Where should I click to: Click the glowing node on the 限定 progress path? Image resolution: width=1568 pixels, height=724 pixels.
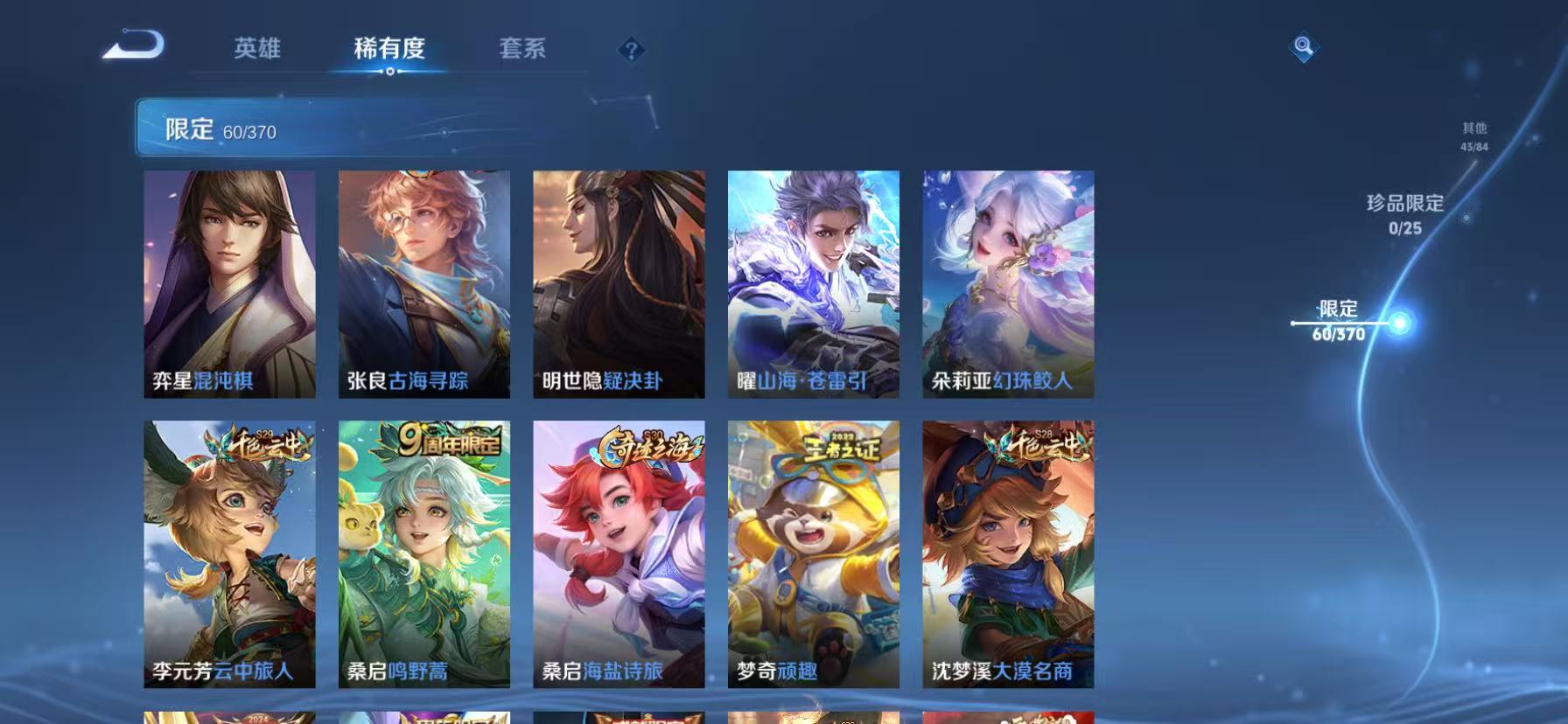click(1401, 324)
